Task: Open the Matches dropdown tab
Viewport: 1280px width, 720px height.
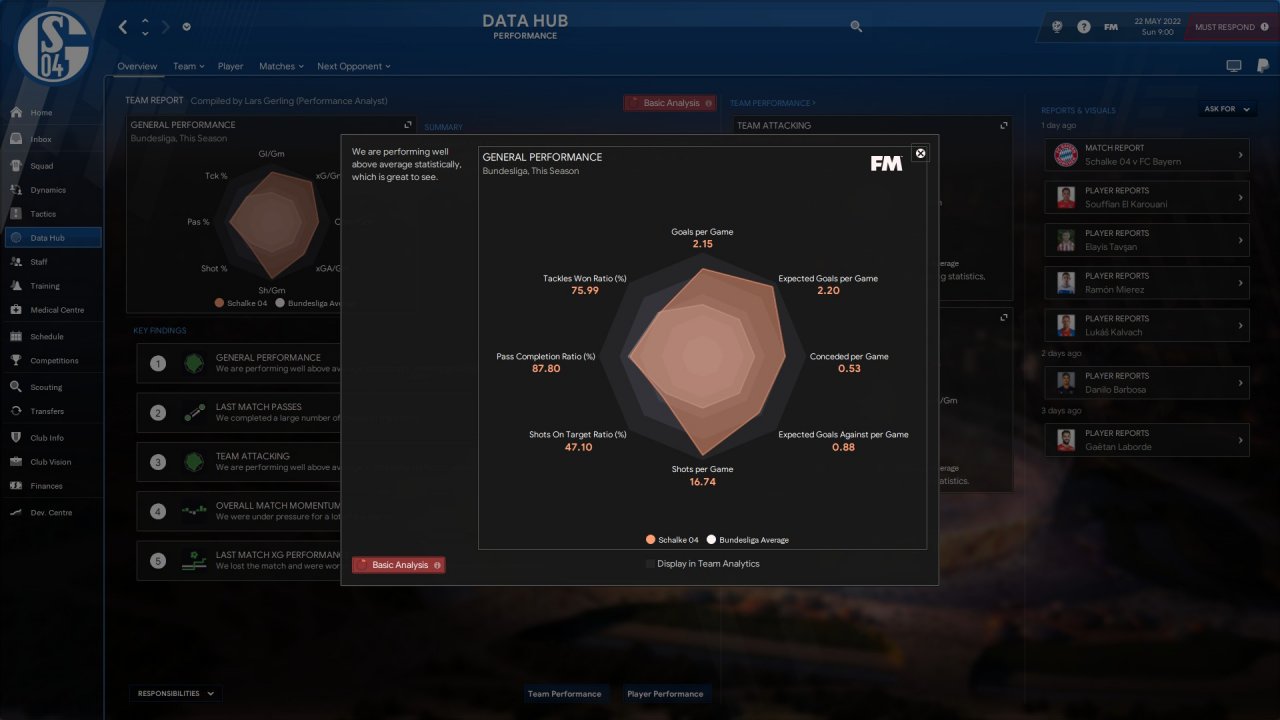Action: pos(281,67)
